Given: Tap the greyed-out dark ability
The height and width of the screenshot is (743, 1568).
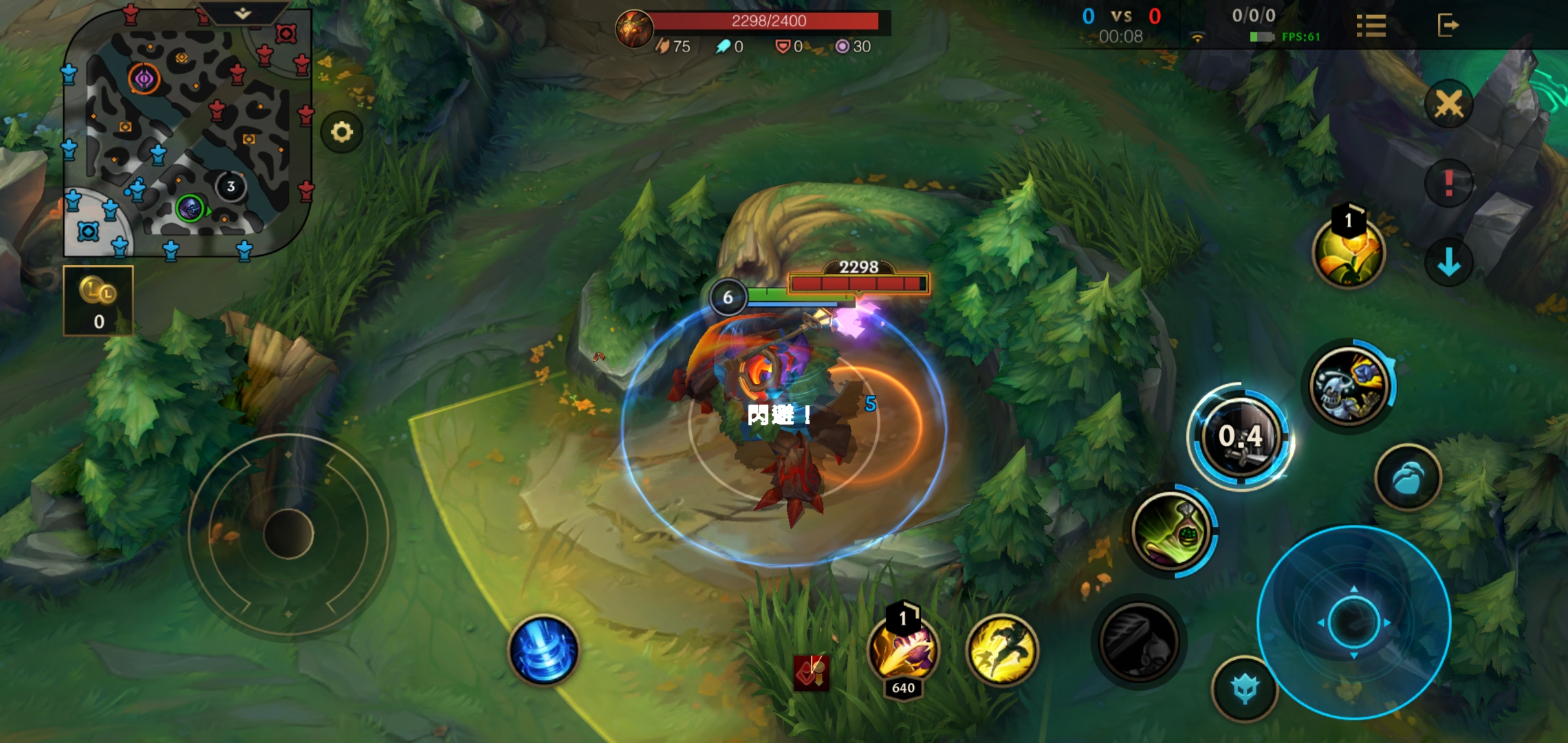Looking at the screenshot, I should [x=1138, y=641].
